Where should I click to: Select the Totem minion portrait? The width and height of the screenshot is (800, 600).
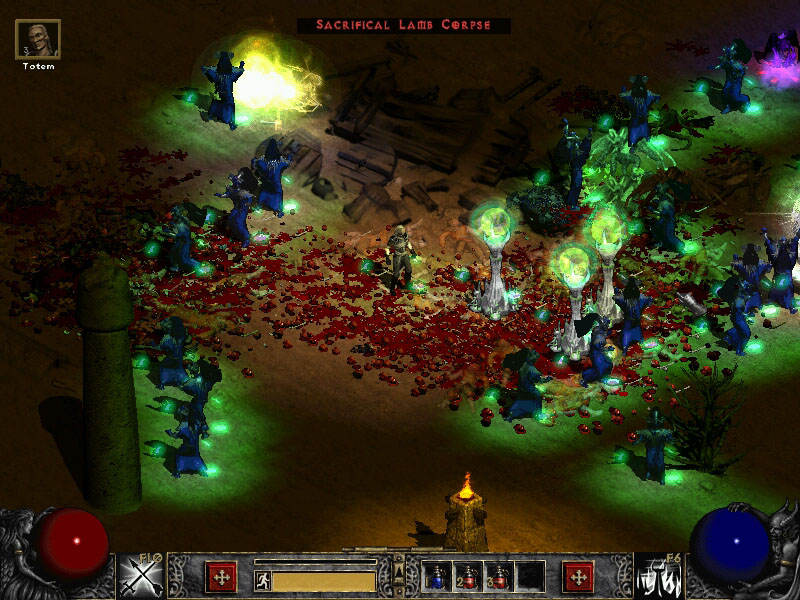38,40
